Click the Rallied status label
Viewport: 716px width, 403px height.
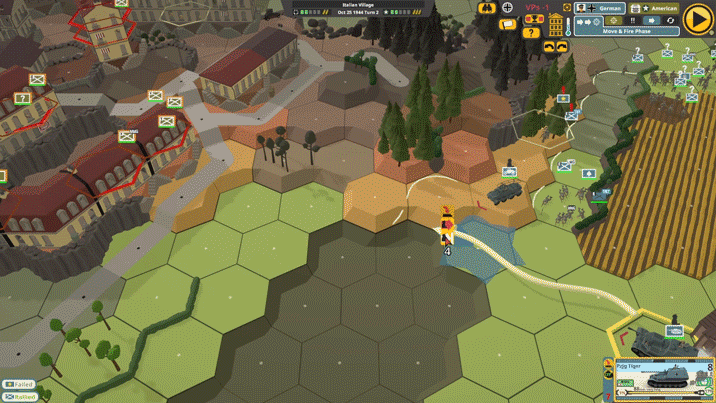click(18, 397)
